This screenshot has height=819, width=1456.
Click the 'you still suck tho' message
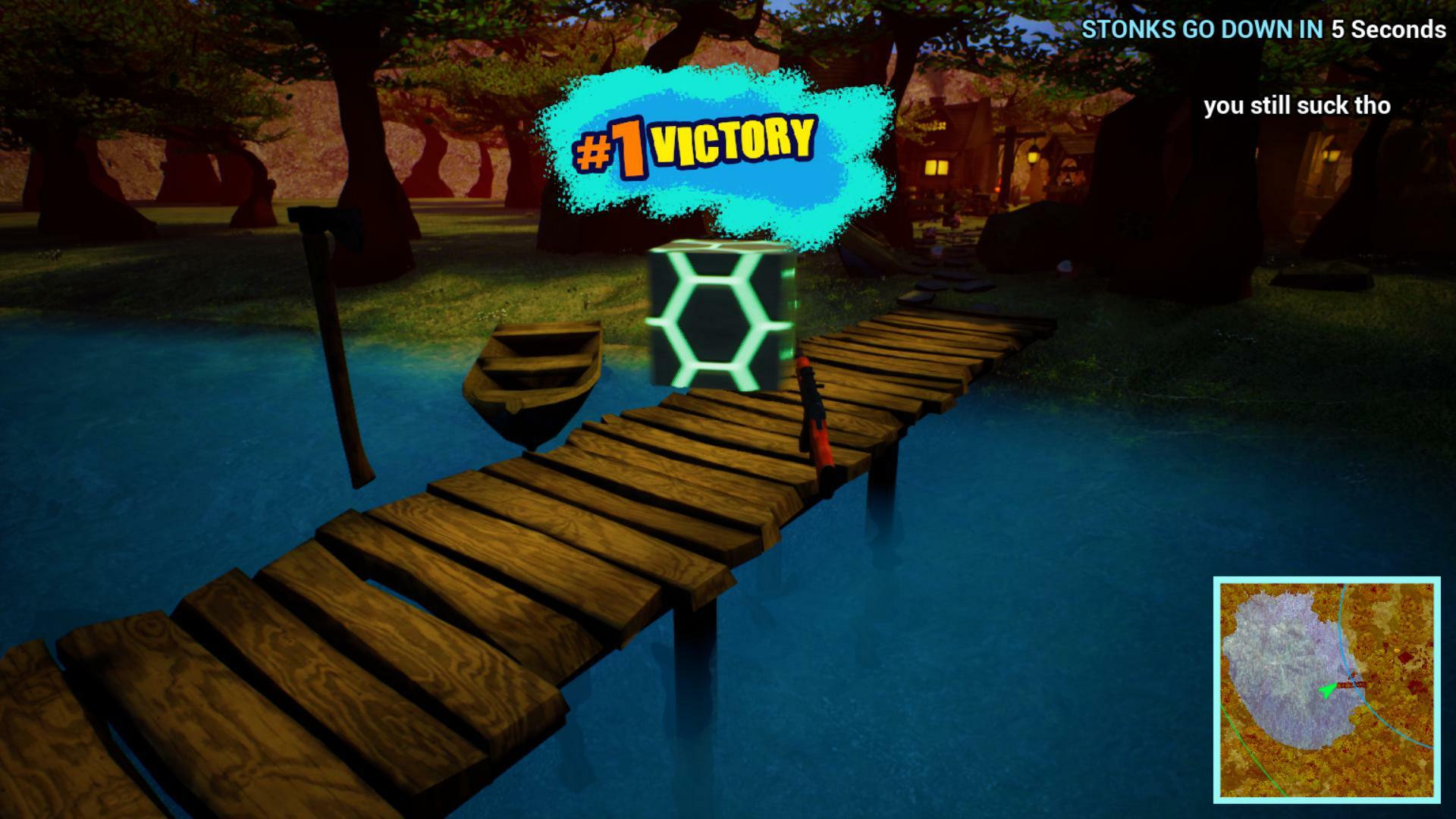tap(1298, 106)
